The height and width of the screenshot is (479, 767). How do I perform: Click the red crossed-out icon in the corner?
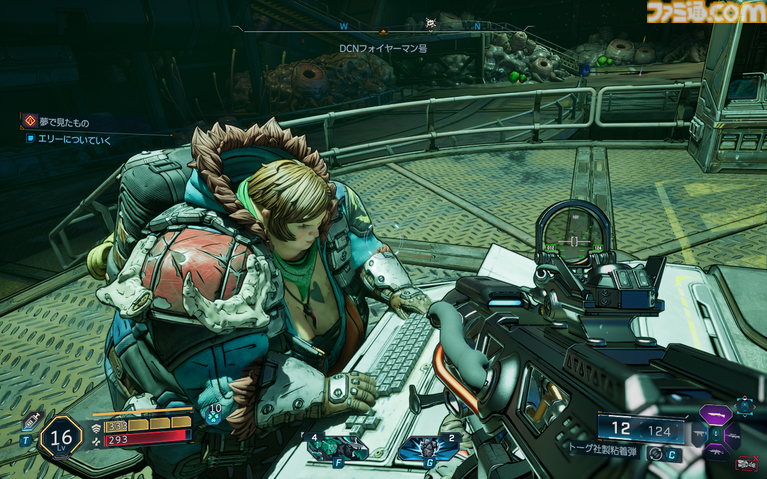pyautogui.click(x=746, y=462)
